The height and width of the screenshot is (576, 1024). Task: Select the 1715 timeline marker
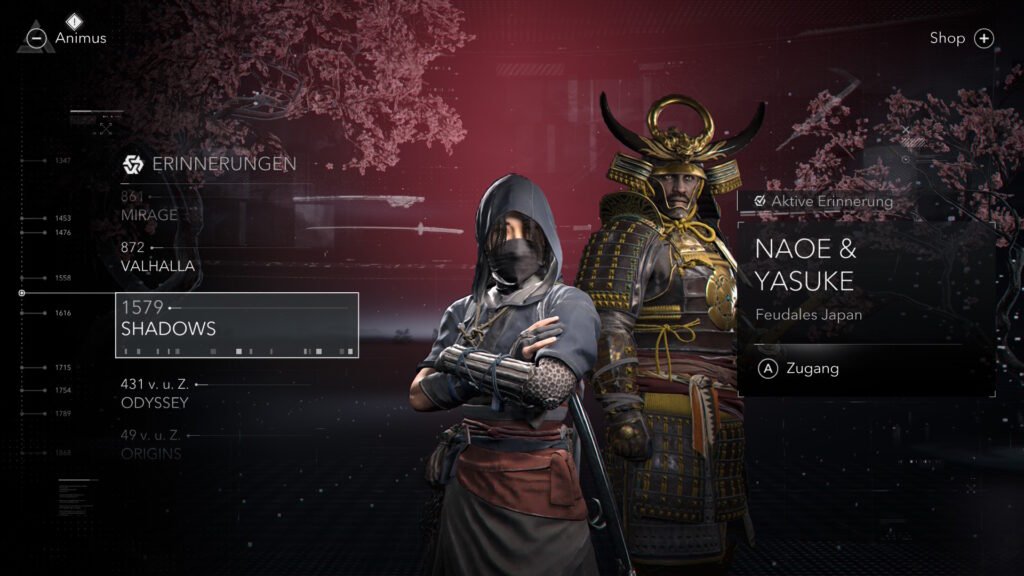pyautogui.click(x=63, y=368)
